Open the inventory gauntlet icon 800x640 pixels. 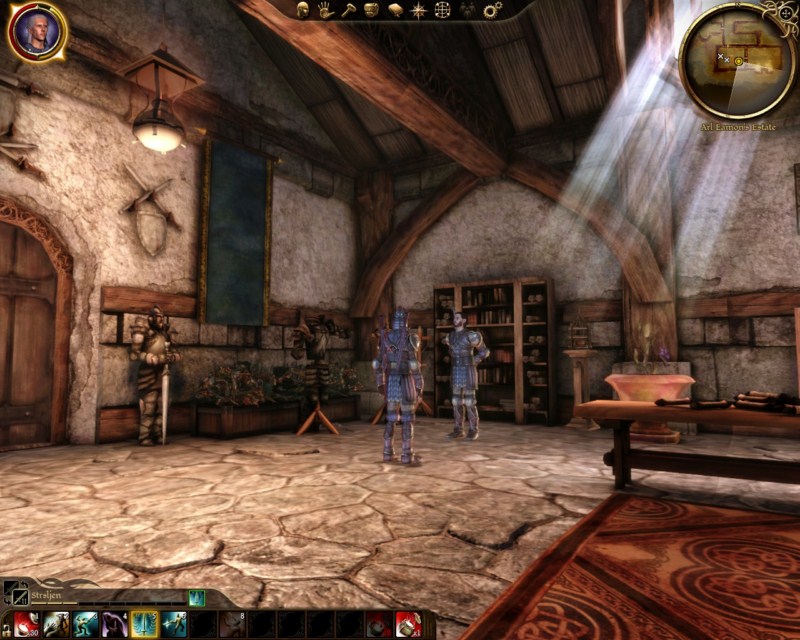tap(372, 10)
